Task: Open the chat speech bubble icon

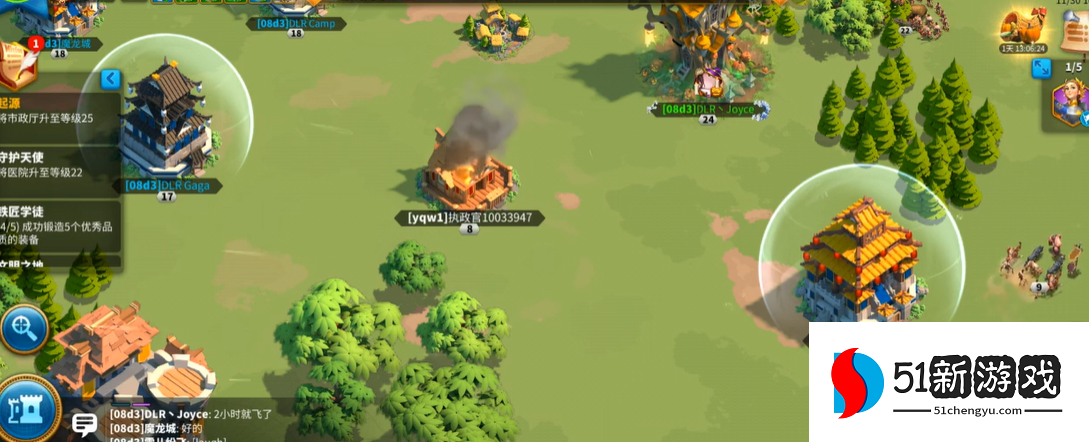Action: click(85, 424)
